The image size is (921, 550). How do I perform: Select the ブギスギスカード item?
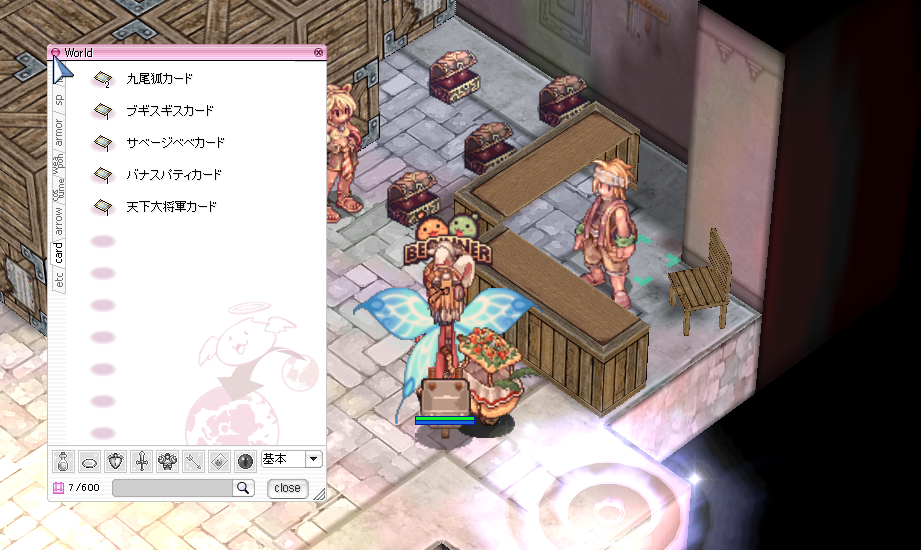[x=169, y=111]
